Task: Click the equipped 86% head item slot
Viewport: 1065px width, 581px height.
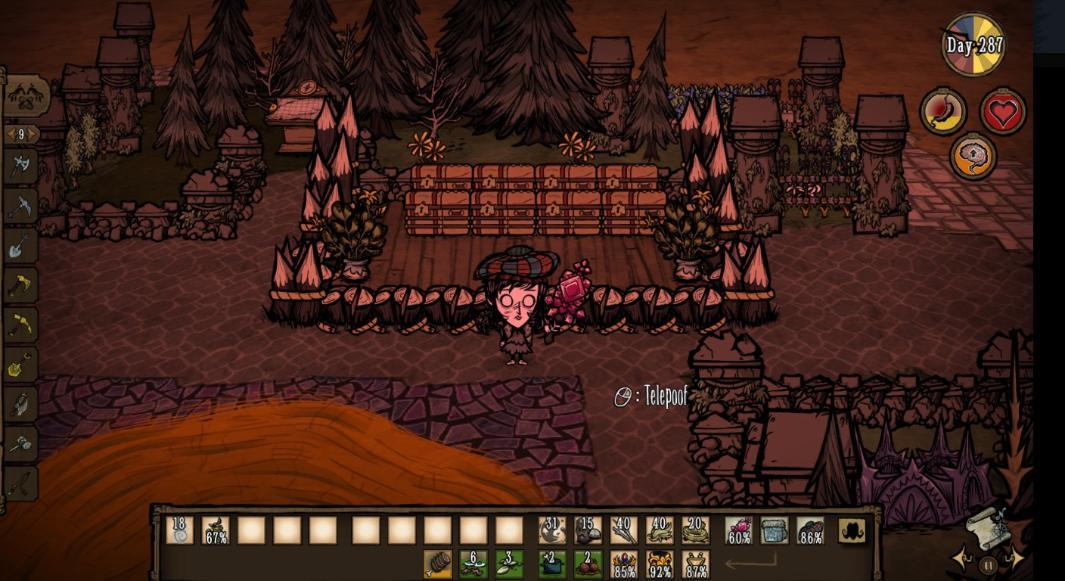Action: click(811, 530)
